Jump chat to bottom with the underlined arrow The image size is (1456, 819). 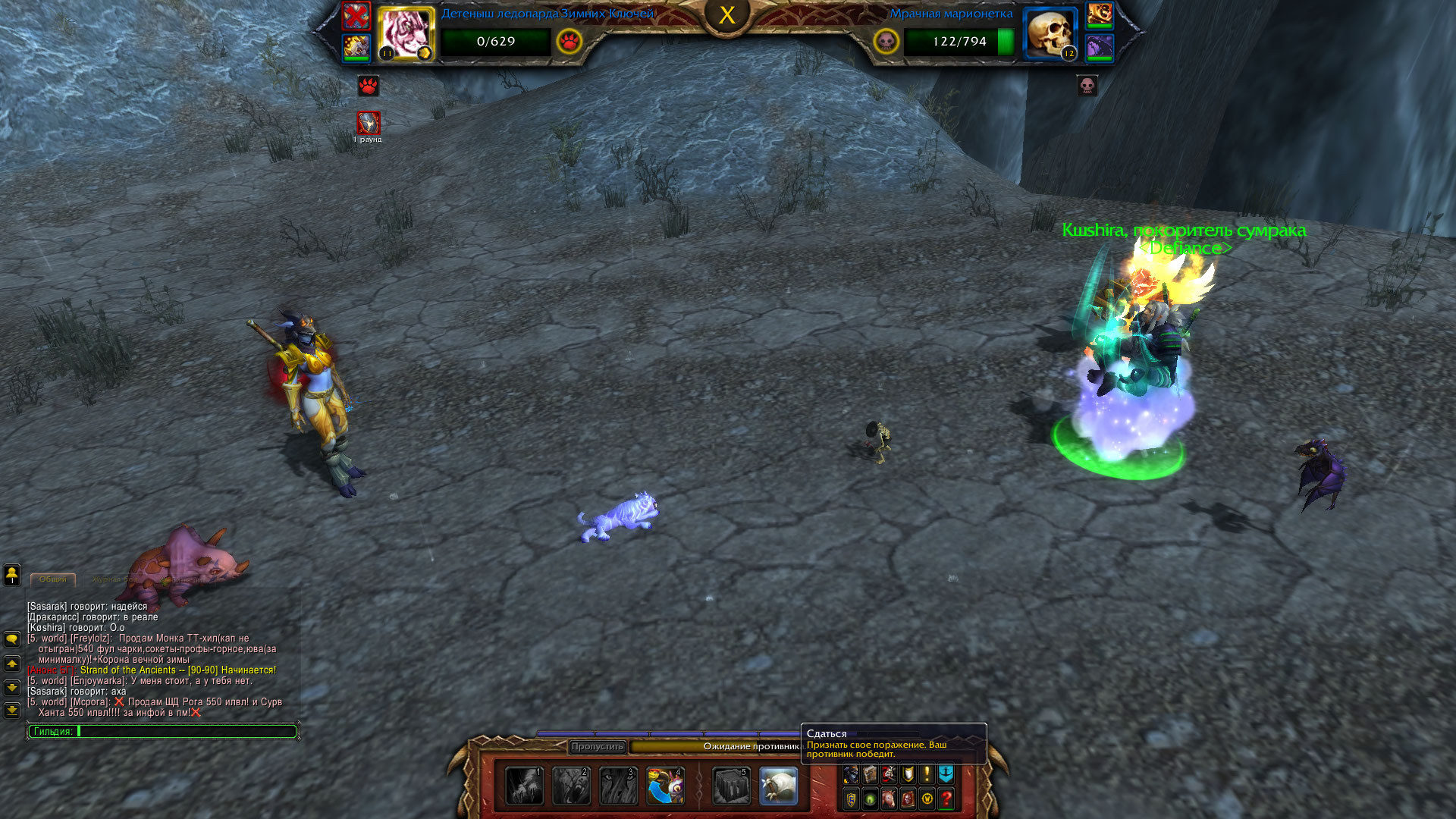[x=12, y=711]
